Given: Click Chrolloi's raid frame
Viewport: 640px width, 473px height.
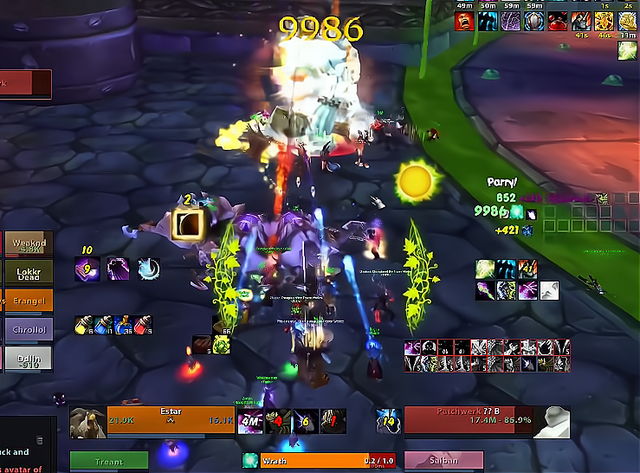Looking at the screenshot, I should 27,329.
